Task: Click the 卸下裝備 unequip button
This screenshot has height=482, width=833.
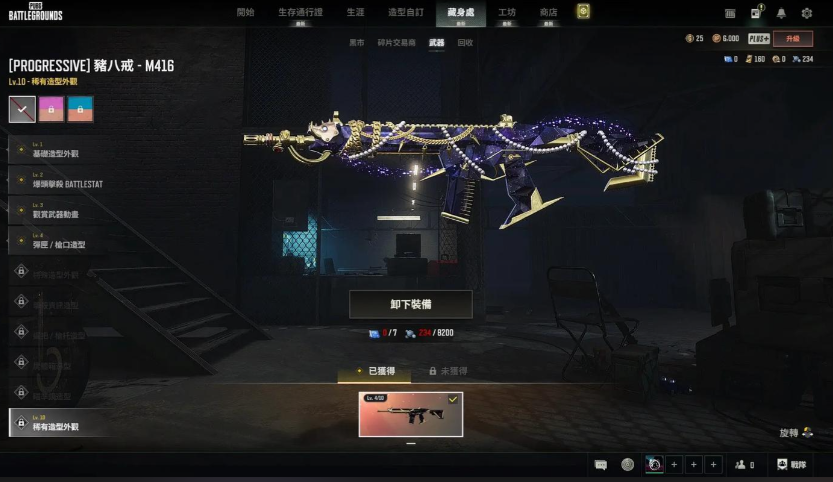Action: click(410, 304)
